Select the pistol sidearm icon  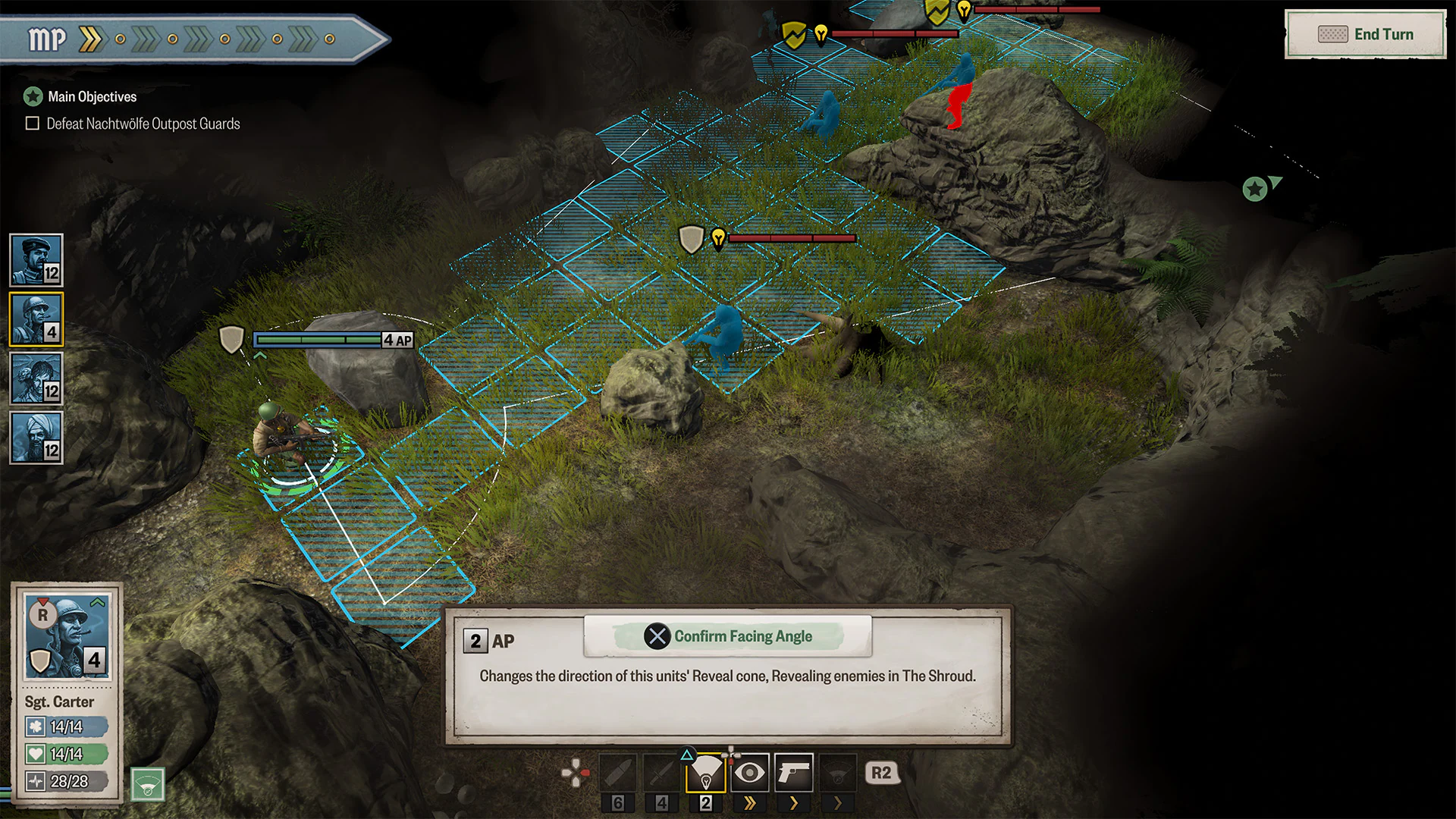(x=793, y=772)
